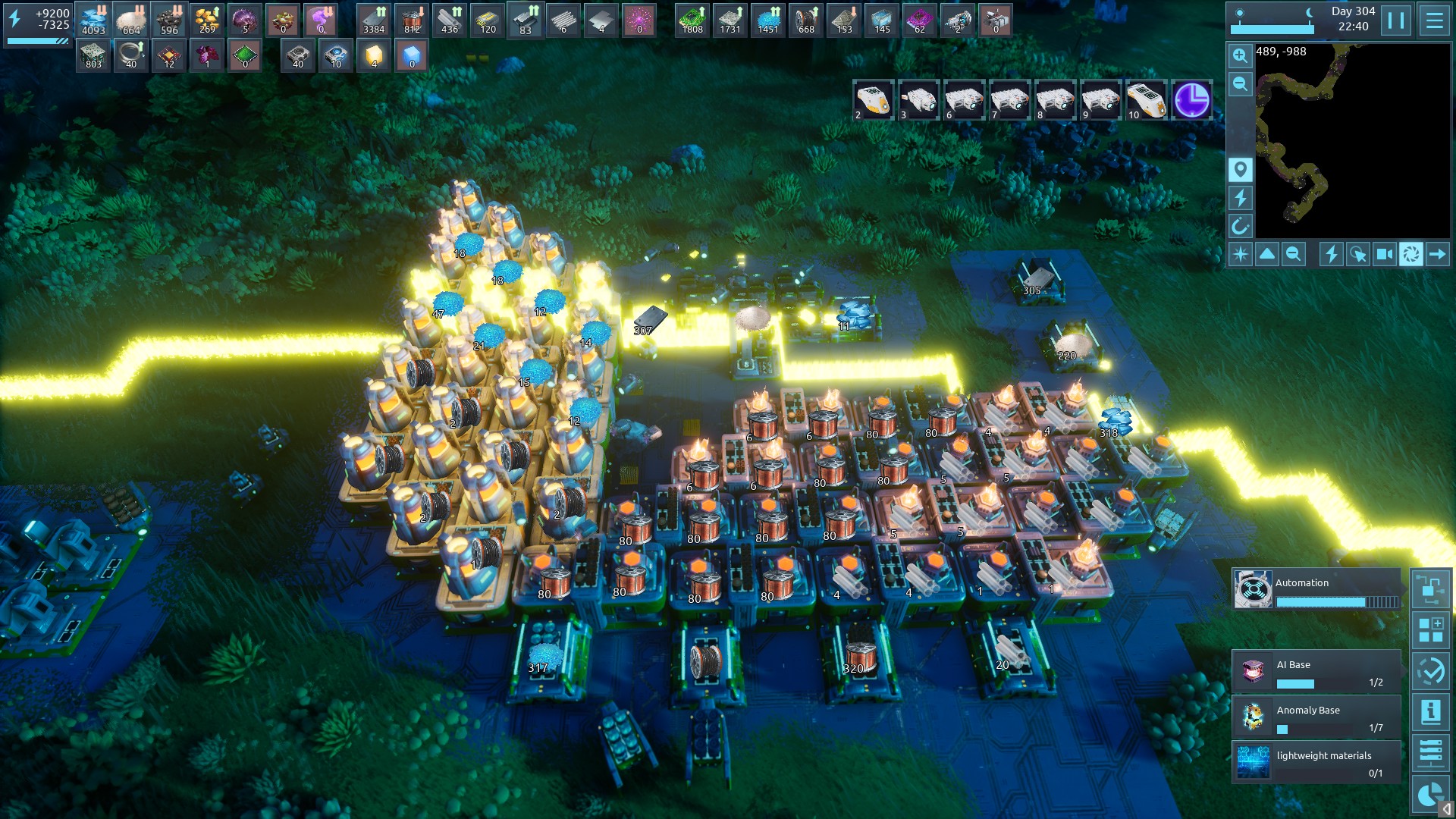Open the Automation research entry
The image size is (1456, 819).
1316,590
